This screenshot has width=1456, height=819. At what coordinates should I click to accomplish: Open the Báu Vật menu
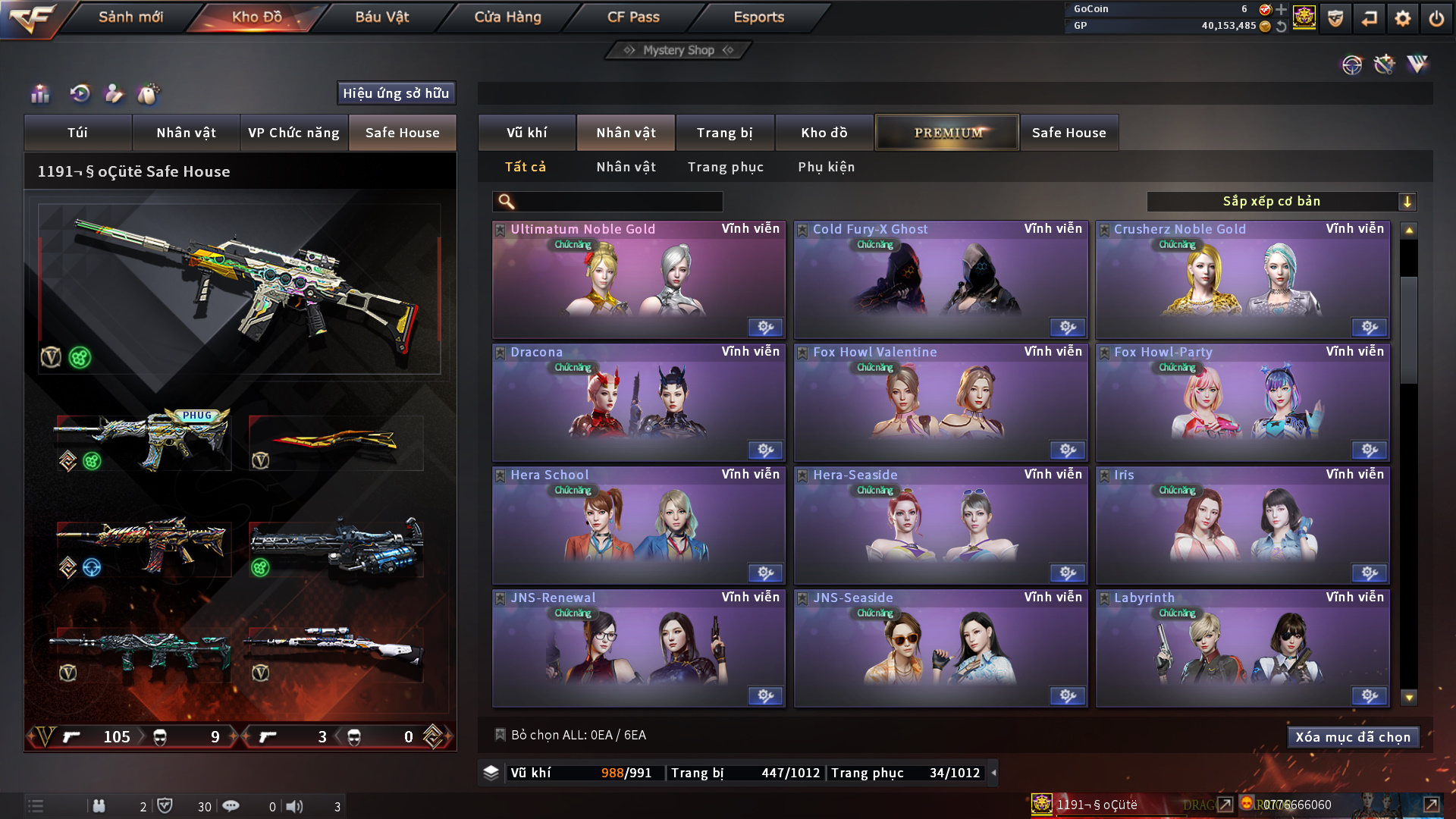[x=381, y=17]
